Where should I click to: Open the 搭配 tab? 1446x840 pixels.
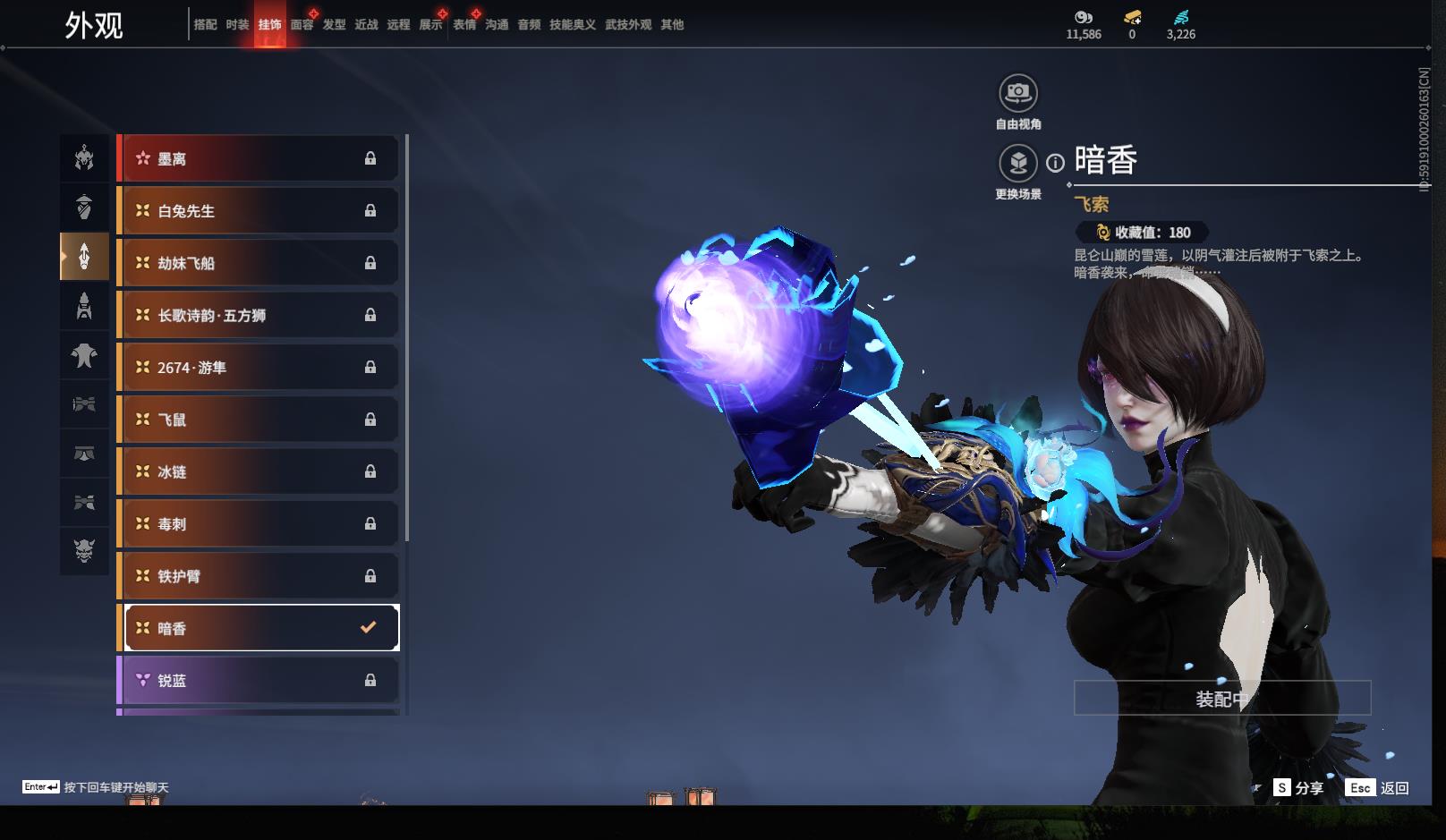(x=205, y=25)
